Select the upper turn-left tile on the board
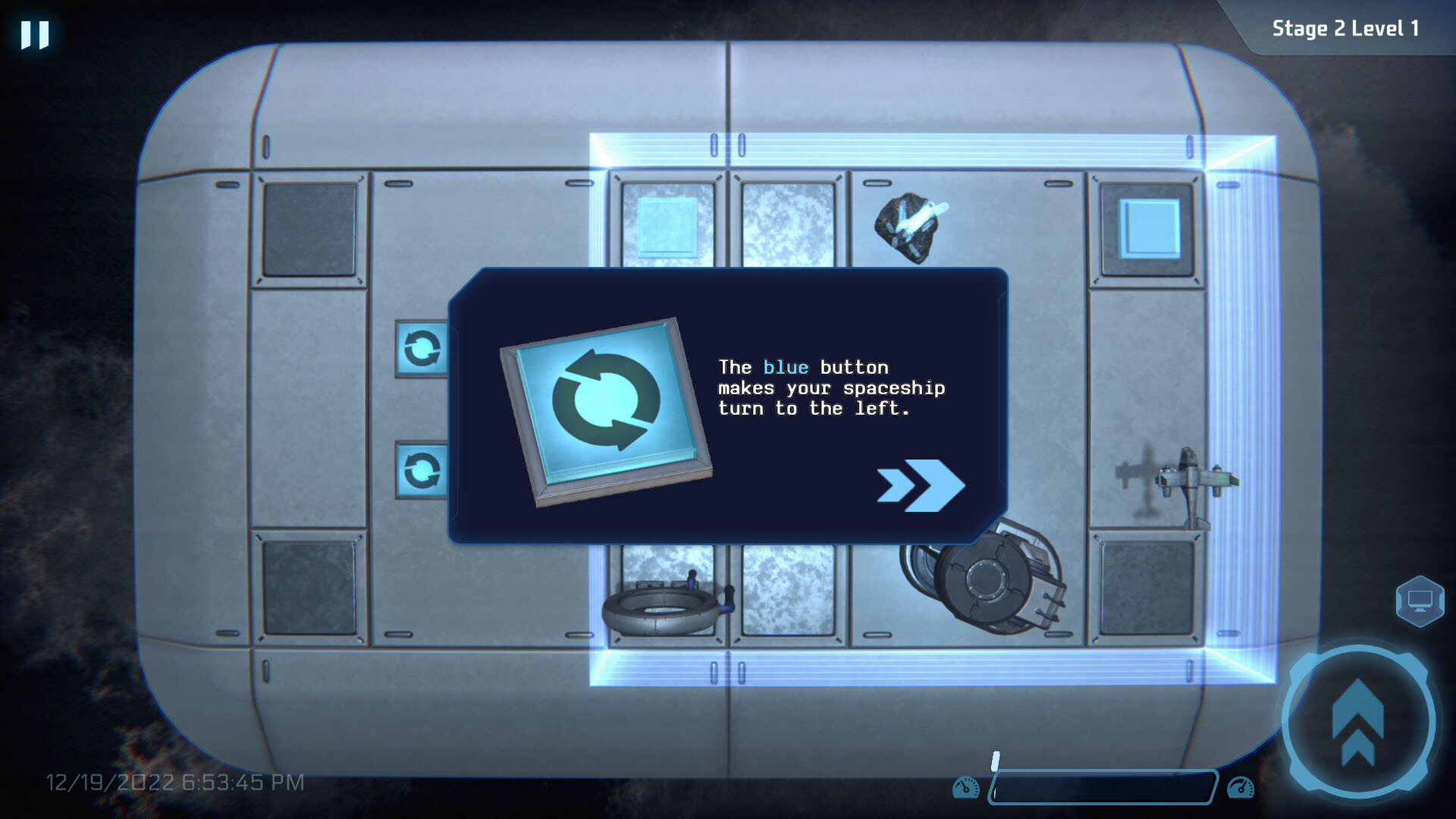Image resolution: width=1456 pixels, height=819 pixels. coord(422,349)
